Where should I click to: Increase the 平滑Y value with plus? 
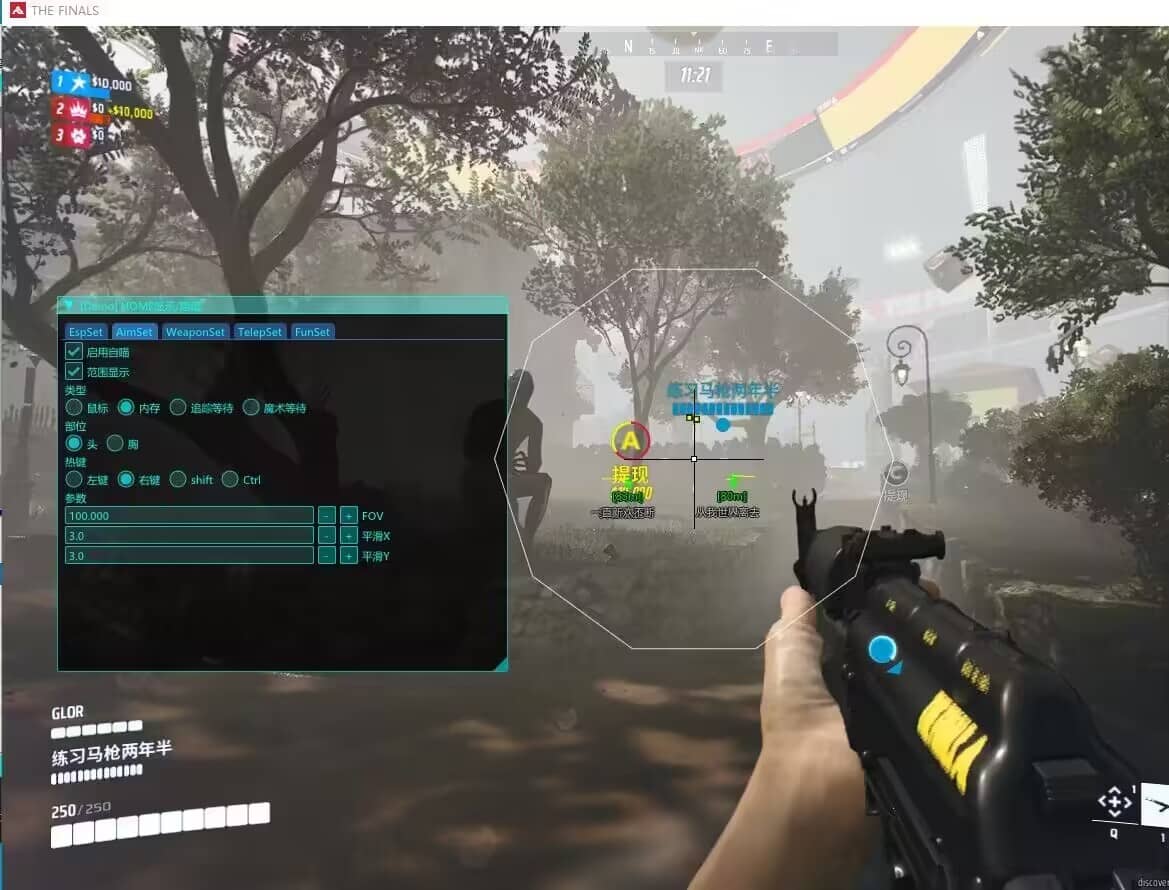point(348,556)
